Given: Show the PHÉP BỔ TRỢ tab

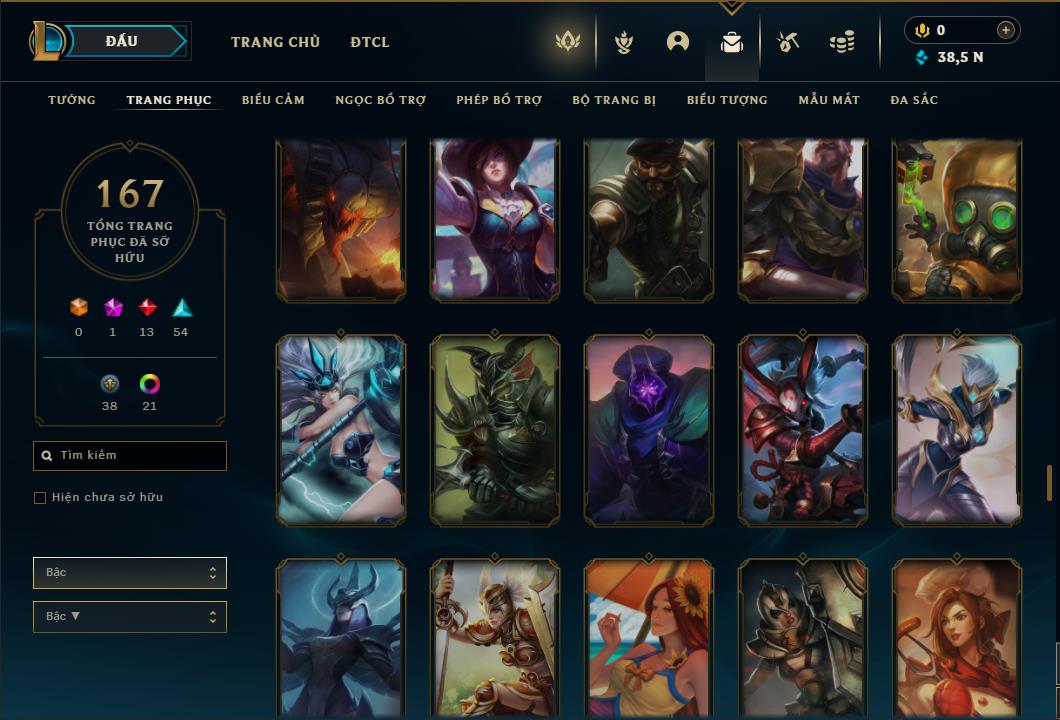Looking at the screenshot, I should click(499, 100).
